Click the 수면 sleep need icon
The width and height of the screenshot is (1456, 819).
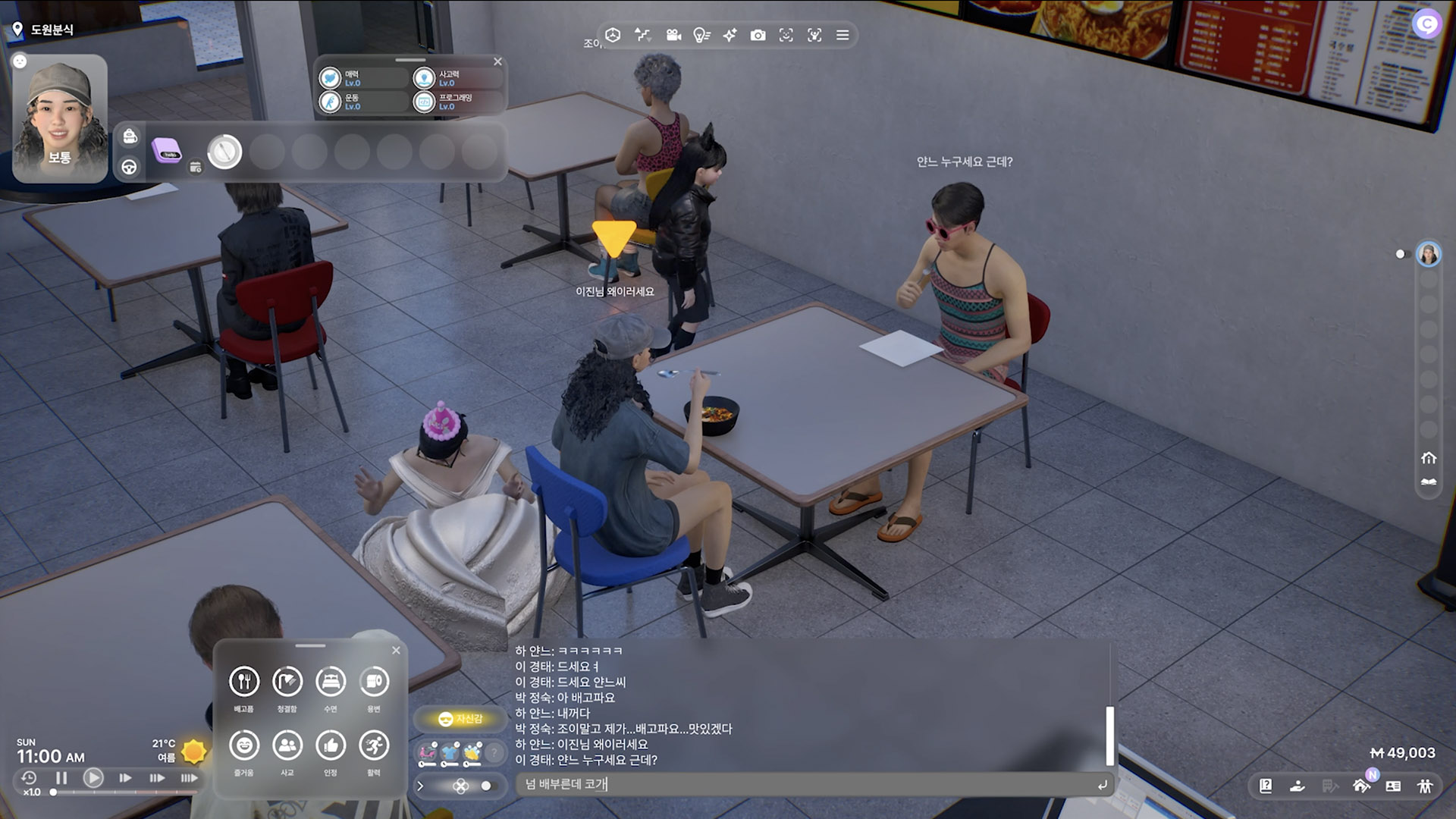click(x=331, y=682)
